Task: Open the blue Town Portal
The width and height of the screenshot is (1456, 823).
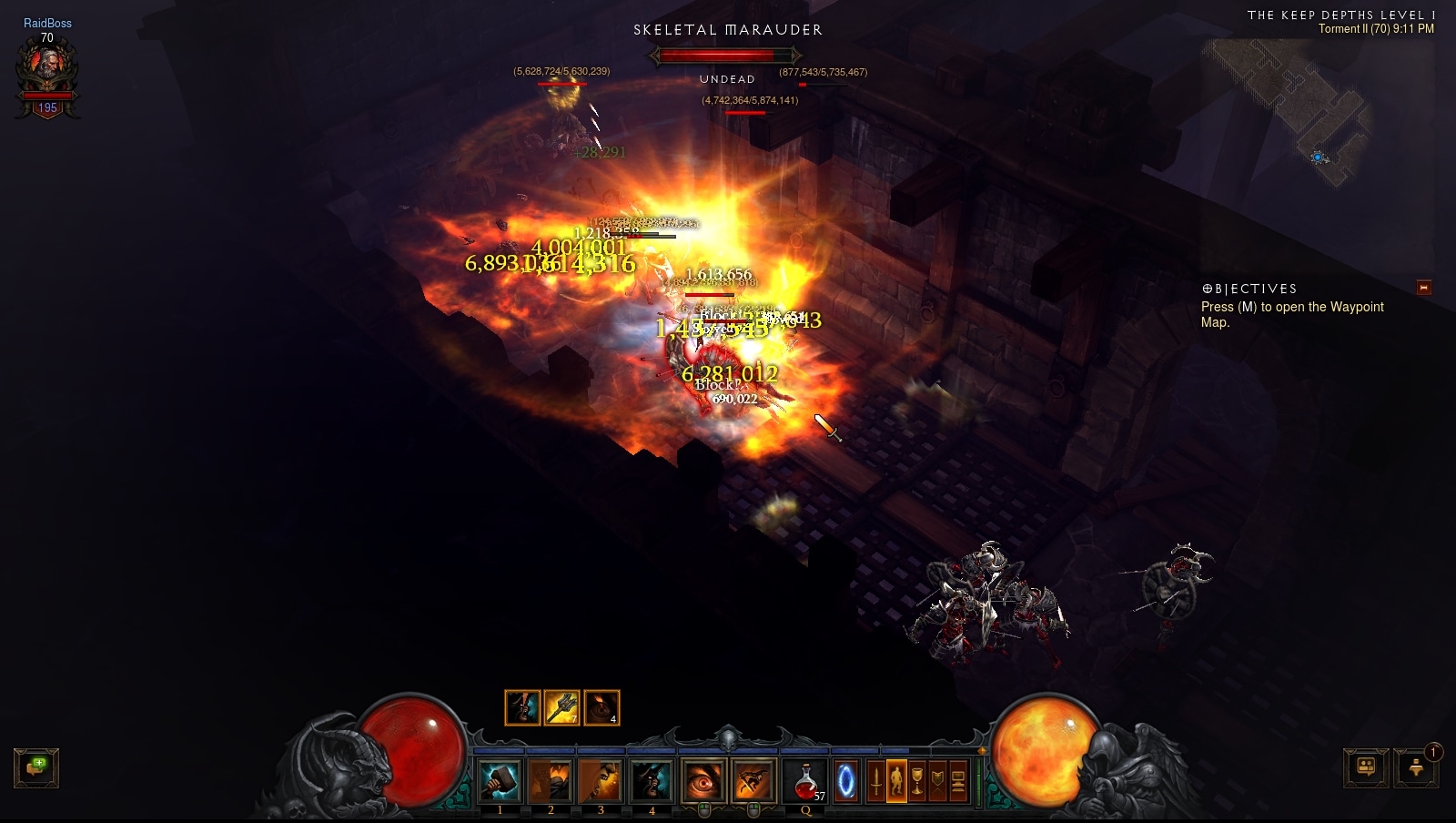Action: 846,781
